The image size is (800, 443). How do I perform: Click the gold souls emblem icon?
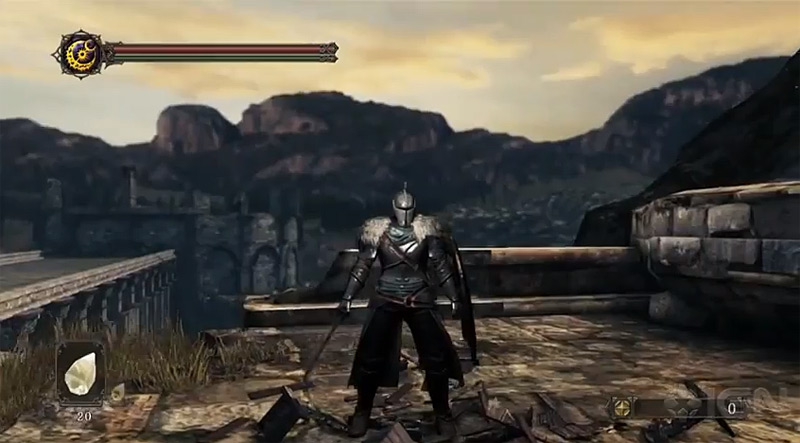click(622, 408)
